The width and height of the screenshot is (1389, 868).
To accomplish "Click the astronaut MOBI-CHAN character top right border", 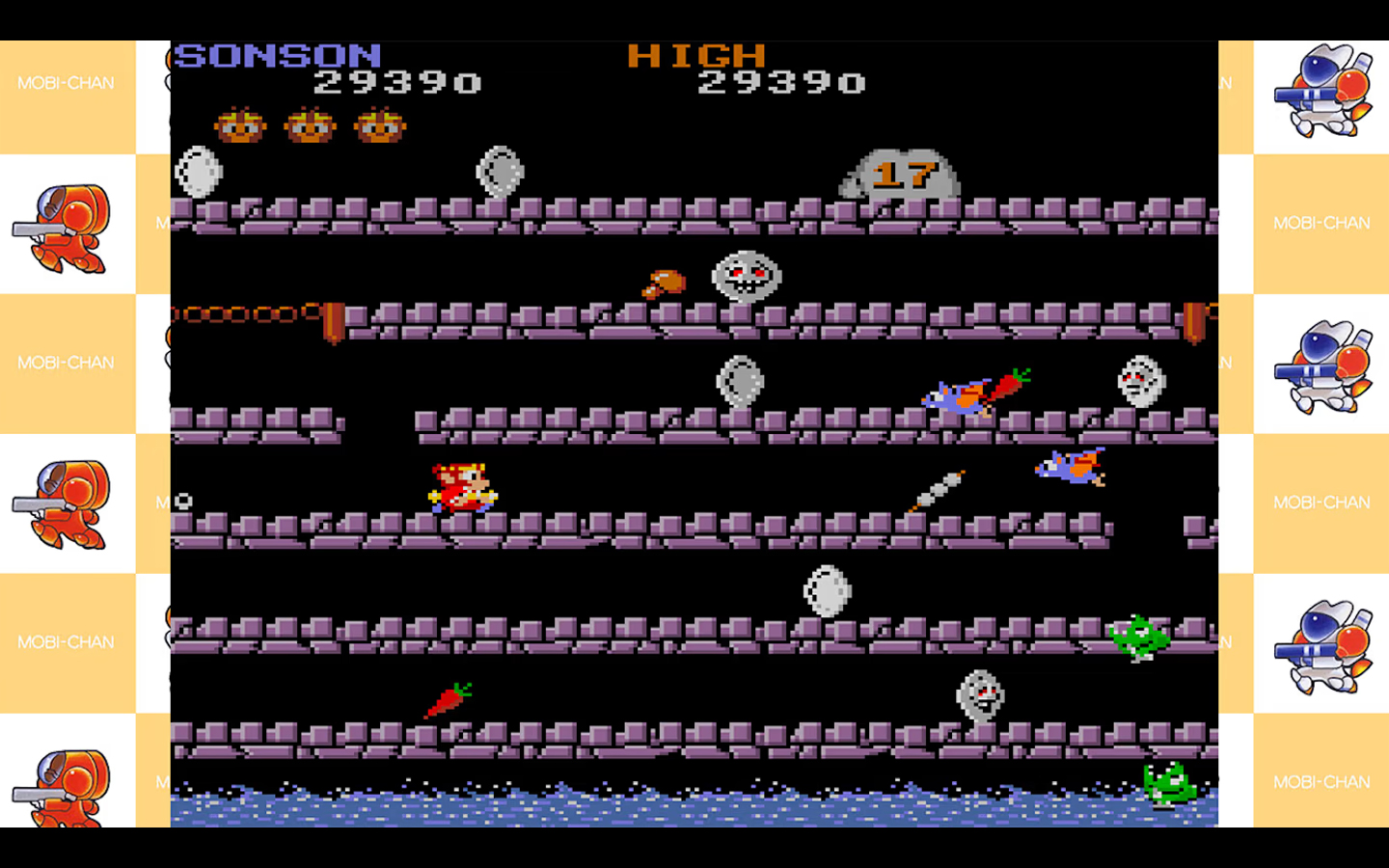I will coord(1321,92).
